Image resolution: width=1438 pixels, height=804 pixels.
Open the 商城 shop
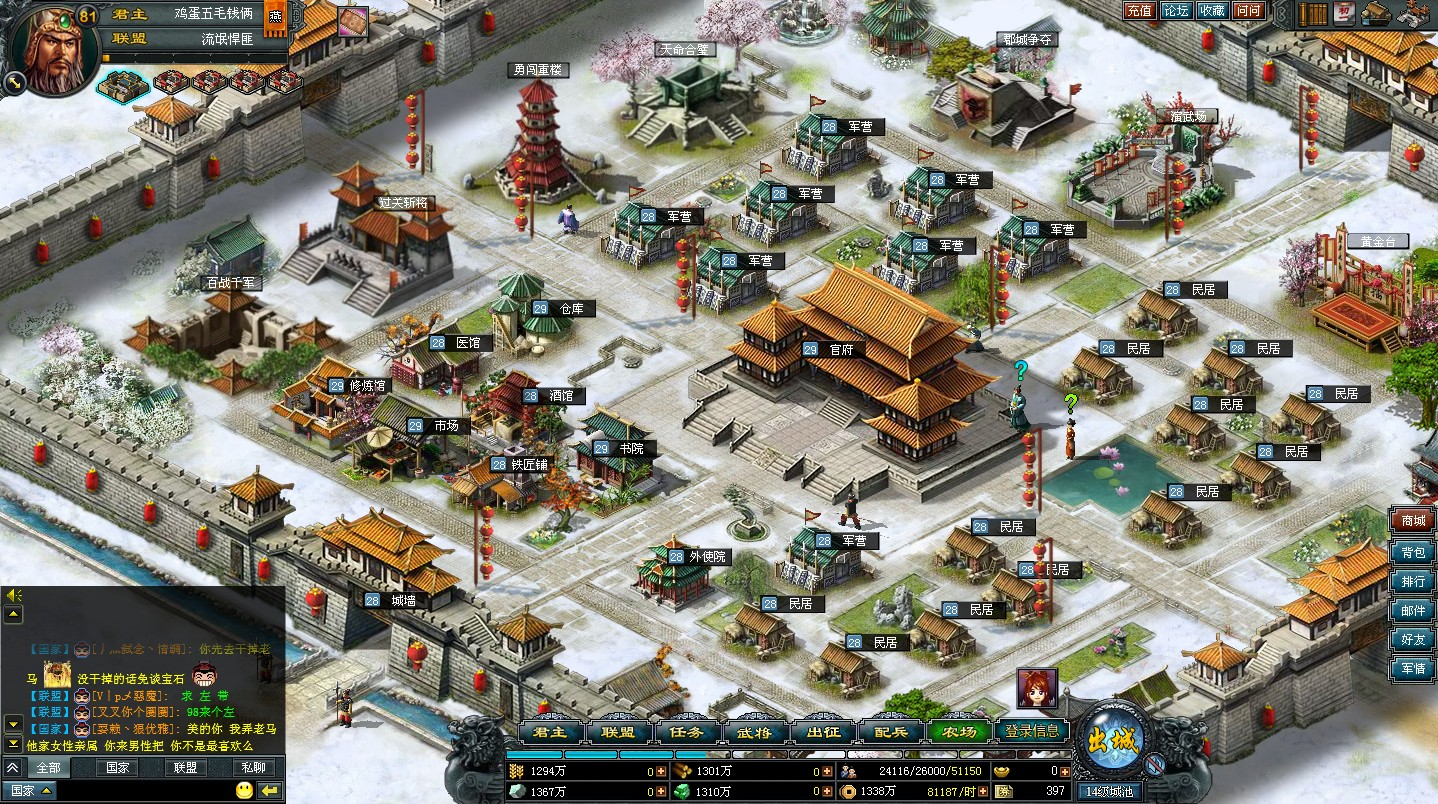[x=1413, y=521]
